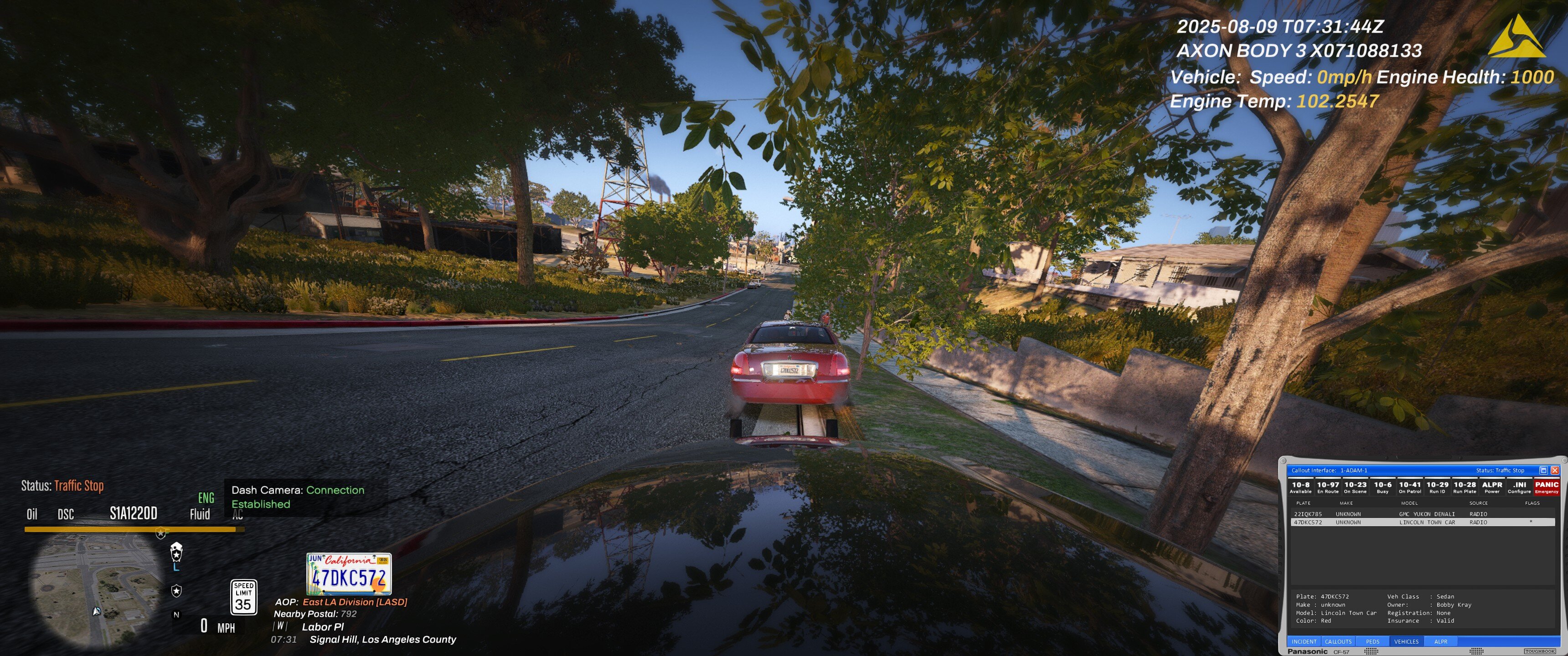Open the .INI Configure option
Viewport: 1568px width, 656px height.
click(x=1519, y=487)
